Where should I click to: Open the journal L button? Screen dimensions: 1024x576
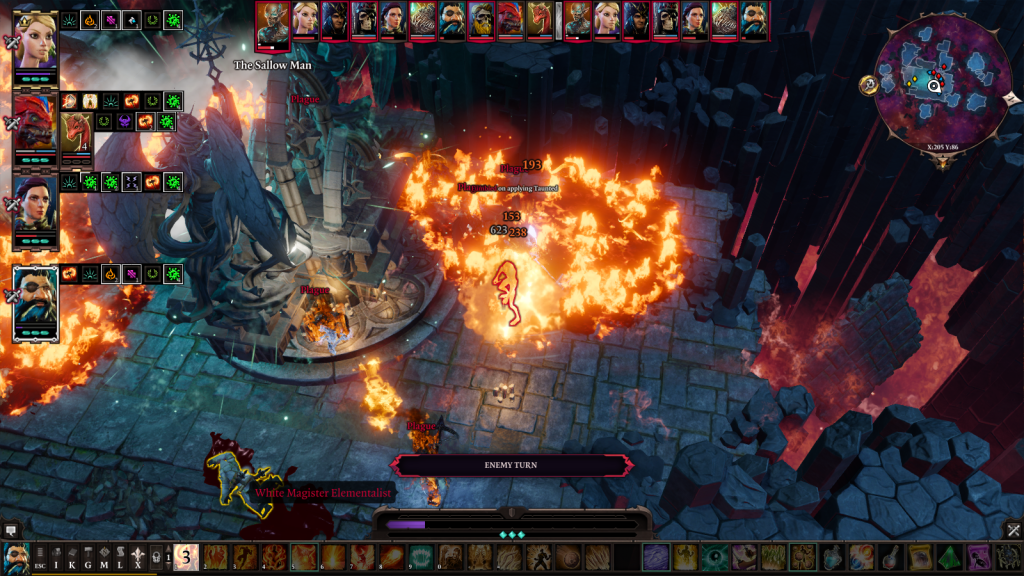tap(120, 557)
